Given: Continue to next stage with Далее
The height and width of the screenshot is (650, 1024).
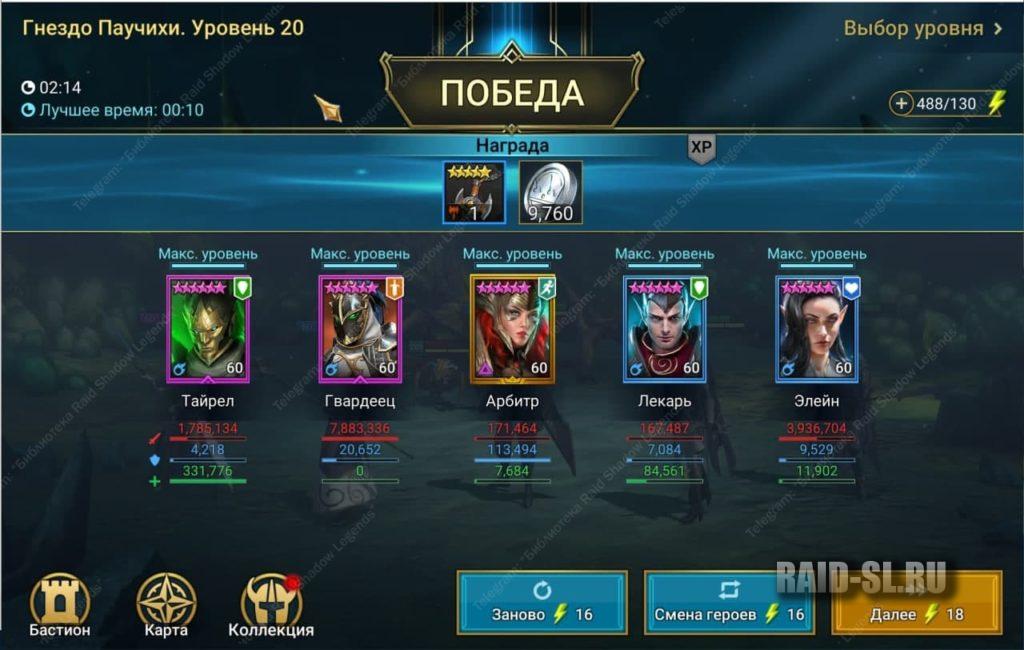Looking at the screenshot, I should click(916, 603).
